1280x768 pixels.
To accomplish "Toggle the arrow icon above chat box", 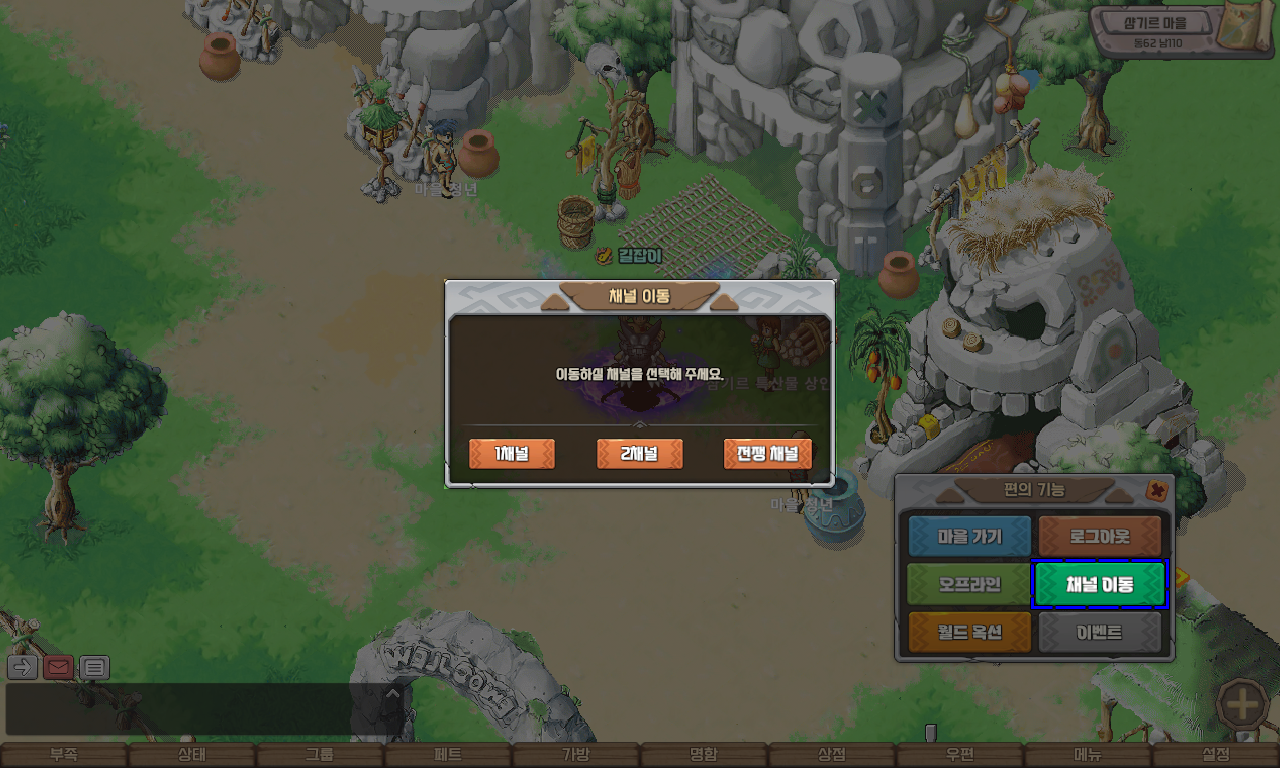I will click(22, 667).
